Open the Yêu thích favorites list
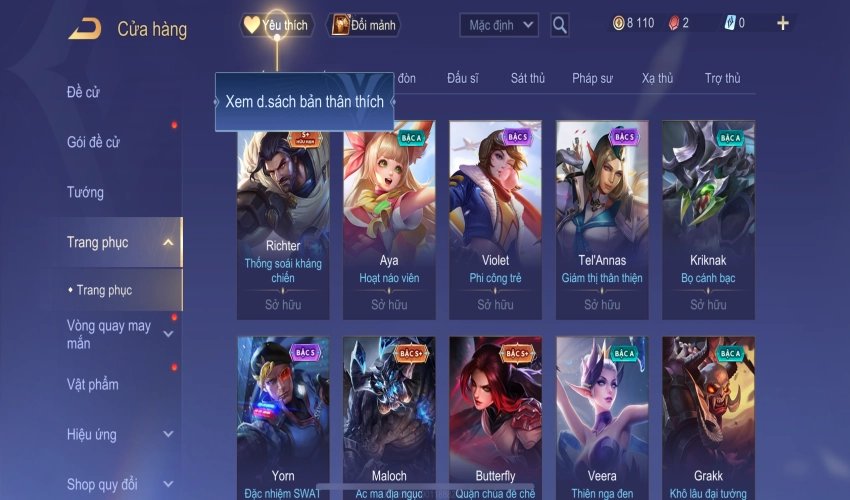The height and width of the screenshot is (500, 850). pos(277,25)
